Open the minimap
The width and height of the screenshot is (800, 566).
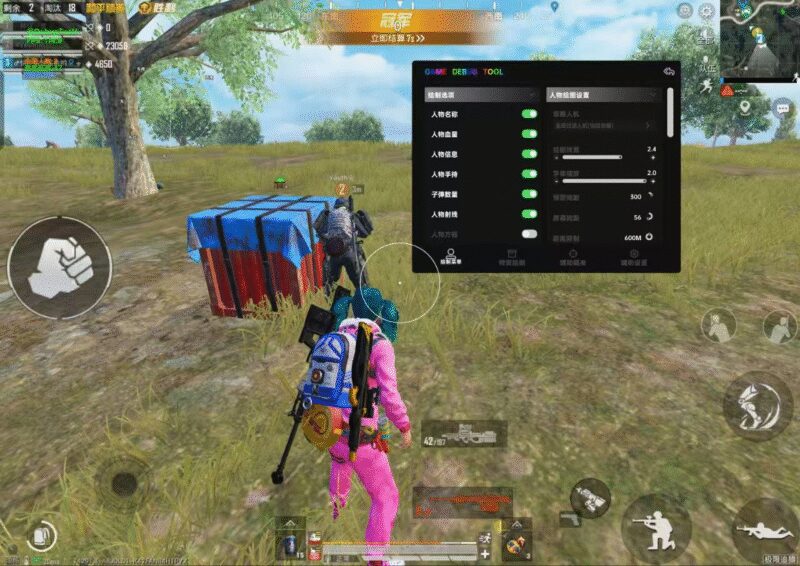point(760,40)
